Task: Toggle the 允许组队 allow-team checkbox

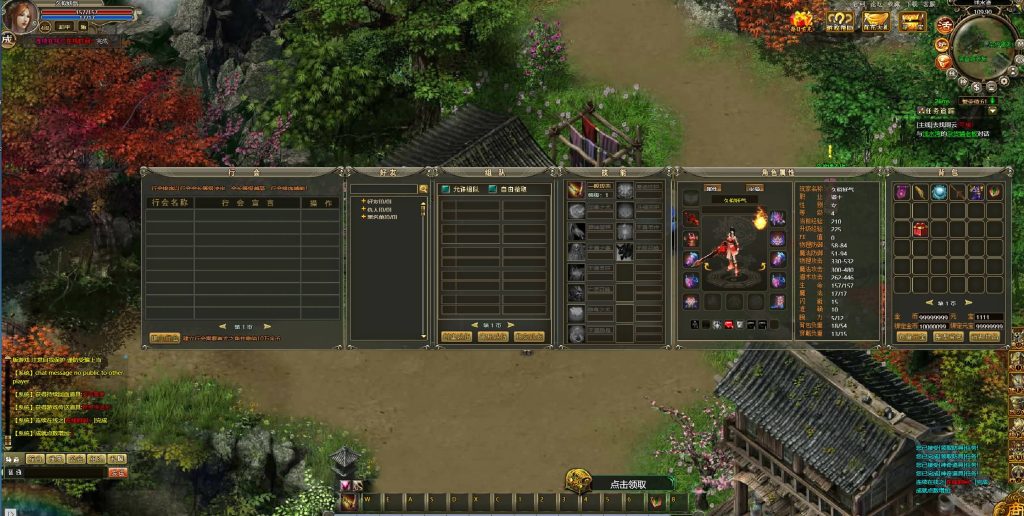Action: [446, 189]
